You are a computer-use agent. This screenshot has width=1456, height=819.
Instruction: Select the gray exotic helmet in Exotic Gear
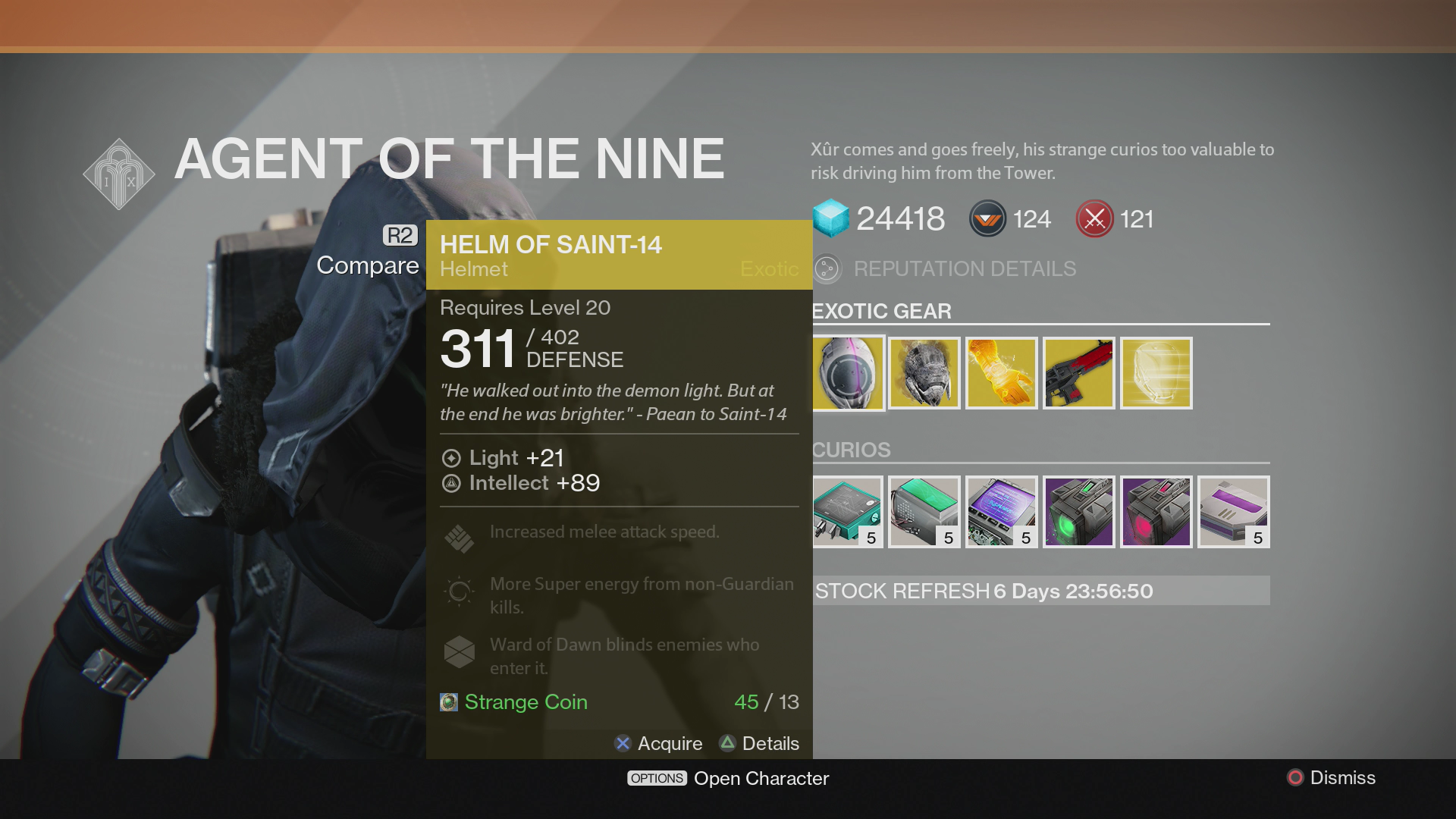924,372
